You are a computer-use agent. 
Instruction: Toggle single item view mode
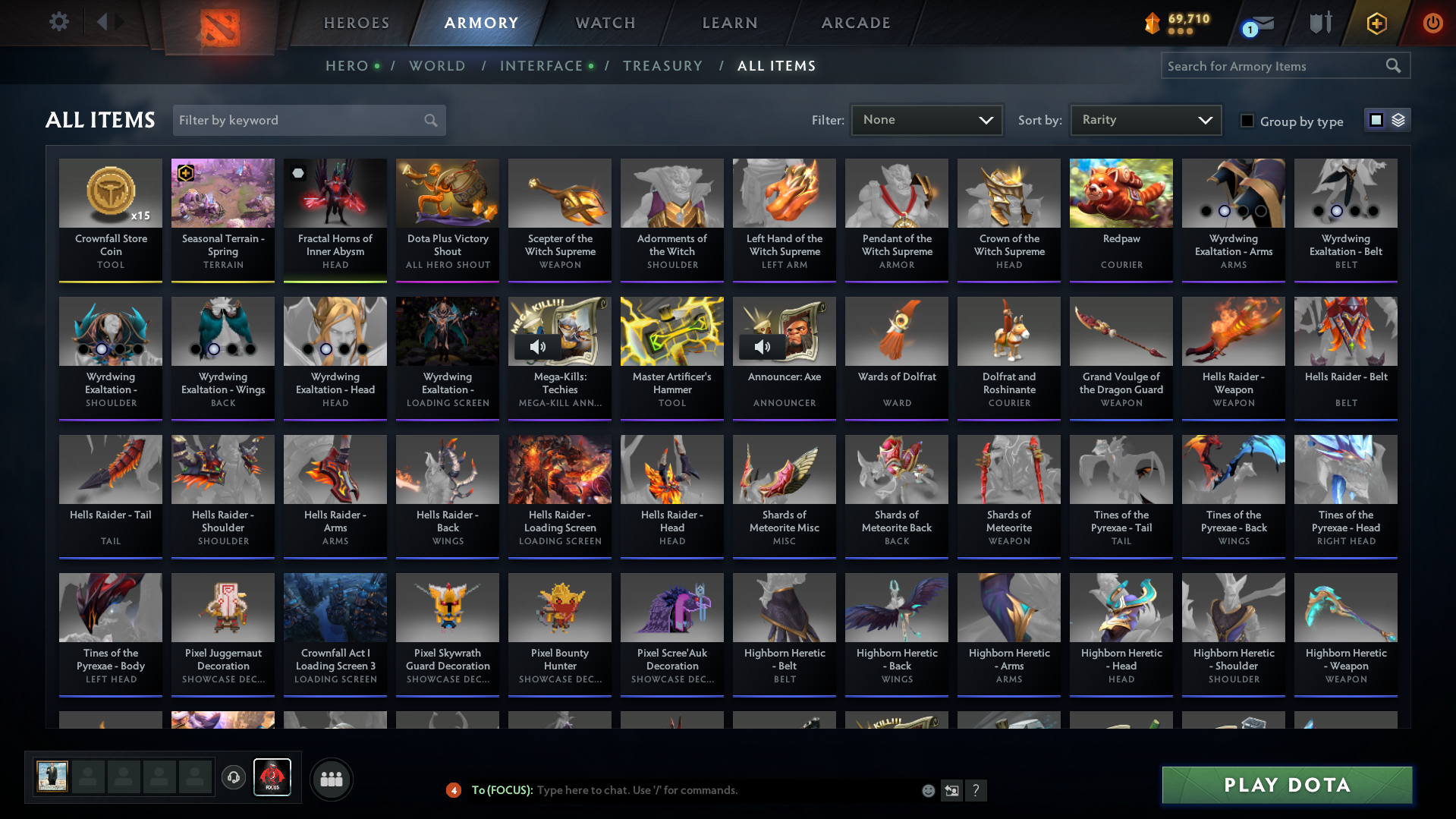coord(1376,120)
